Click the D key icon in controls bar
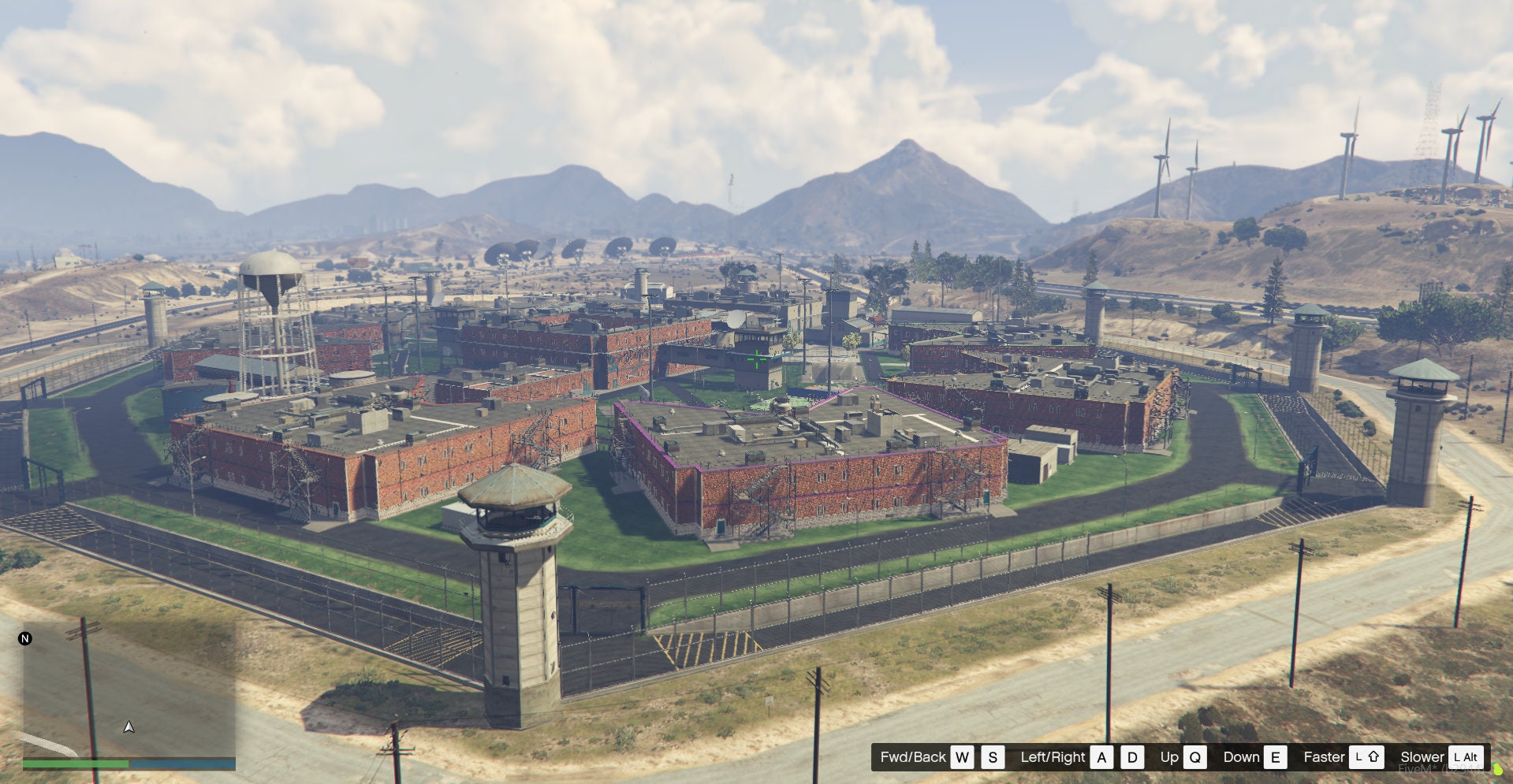The height and width of the screenshot is (784, 1513). point(1132,756)
